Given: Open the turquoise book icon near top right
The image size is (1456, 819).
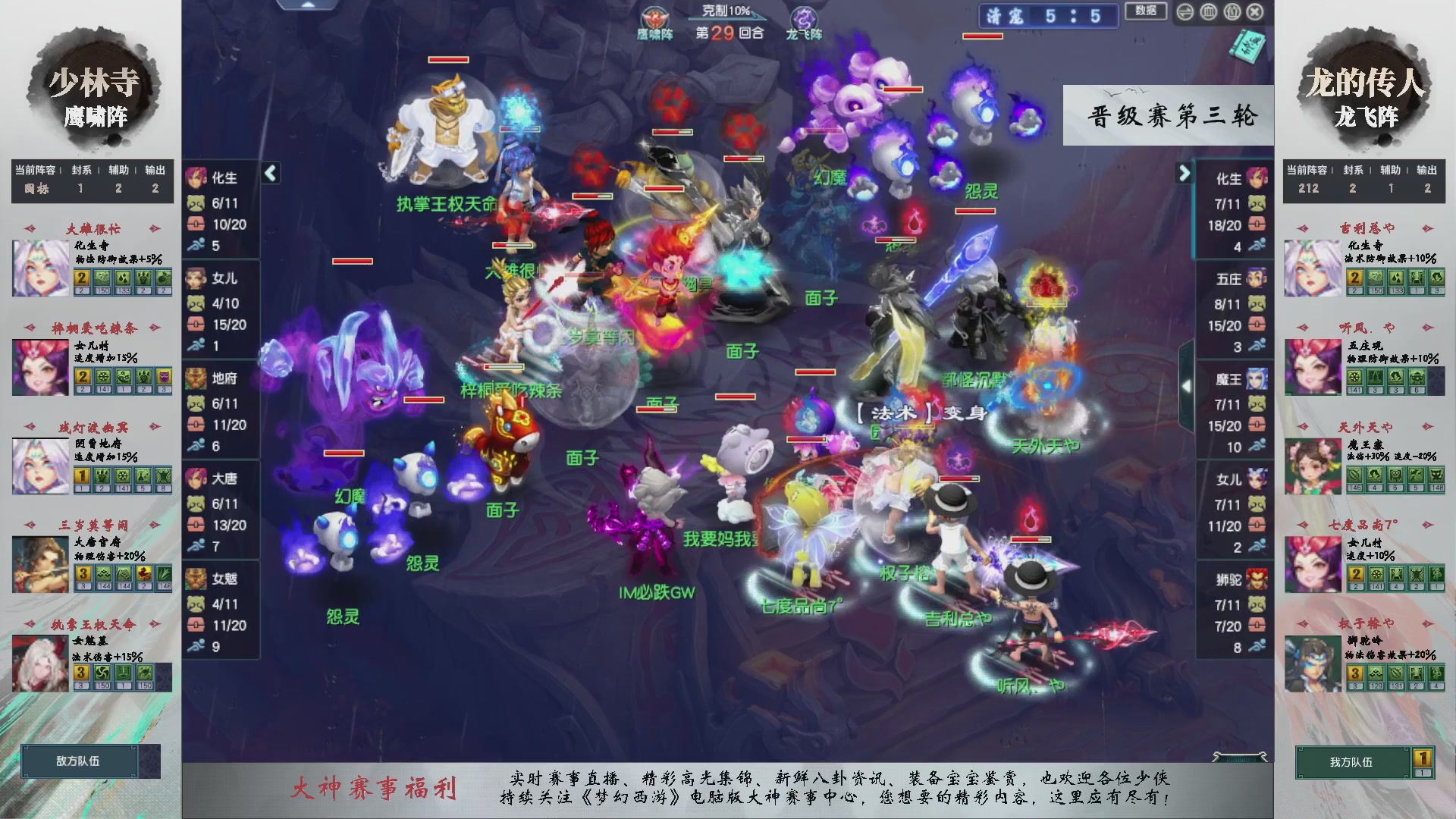Looking at the screenshot, I should click(x=1249, y=47).
